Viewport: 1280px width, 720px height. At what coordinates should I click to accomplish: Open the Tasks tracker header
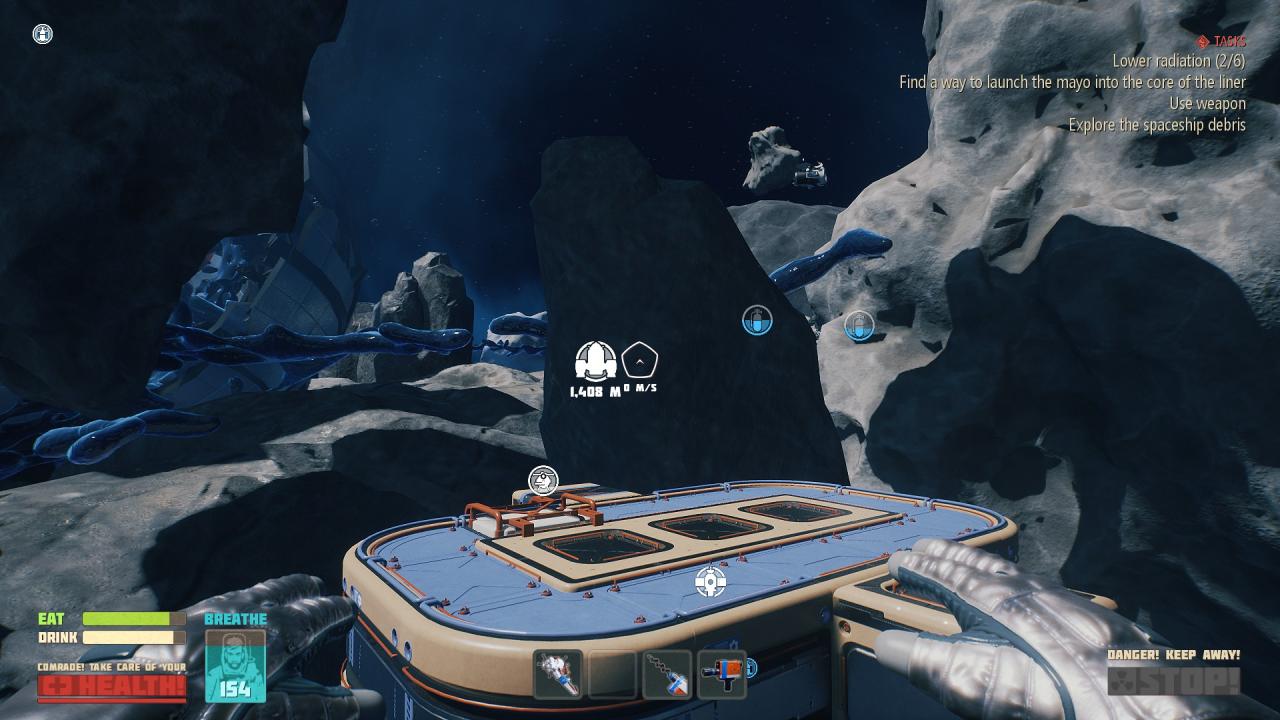click(x=1221, y=41)
